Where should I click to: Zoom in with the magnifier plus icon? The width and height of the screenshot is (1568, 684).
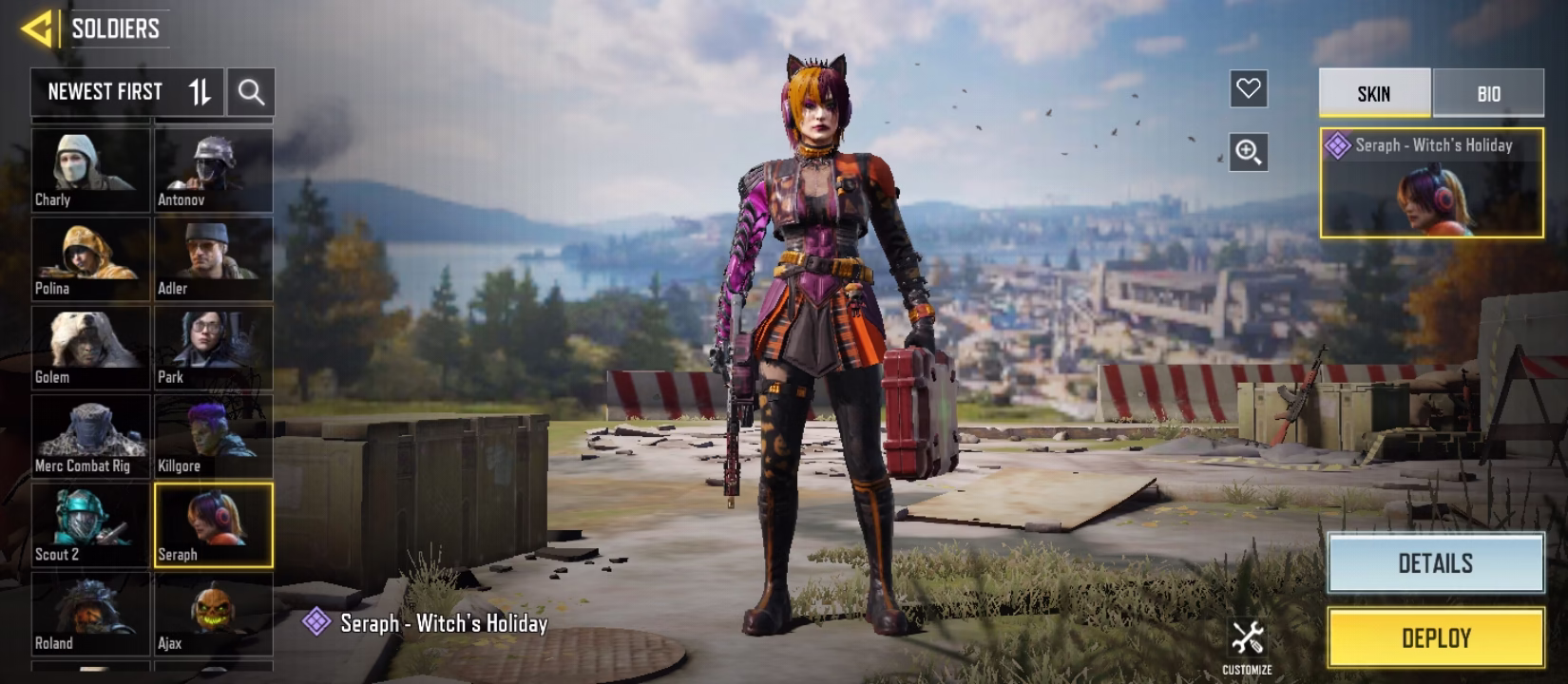click(x=1248, y=152)
